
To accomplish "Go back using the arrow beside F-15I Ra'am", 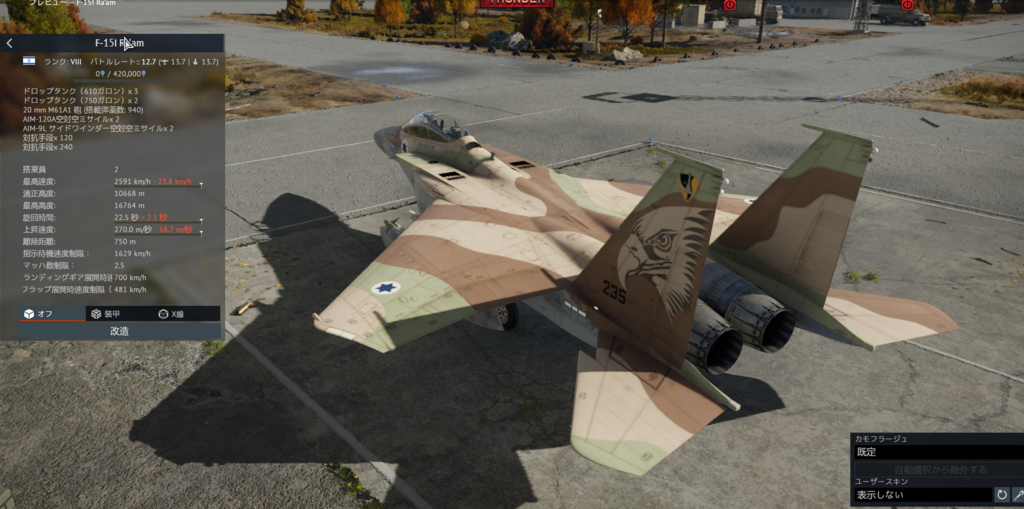I will click(x=9, y=43).
